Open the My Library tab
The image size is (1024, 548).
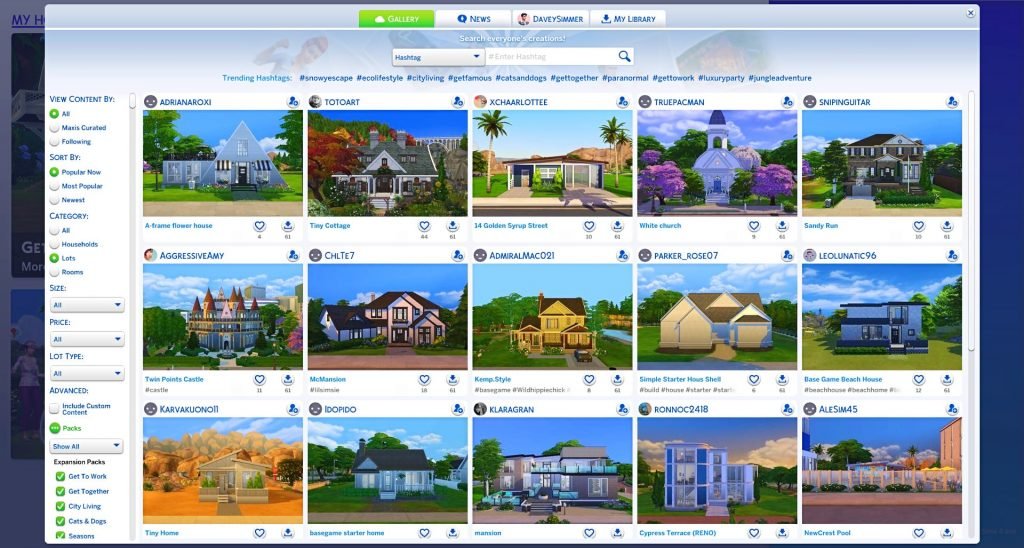[x=628, y=19]
